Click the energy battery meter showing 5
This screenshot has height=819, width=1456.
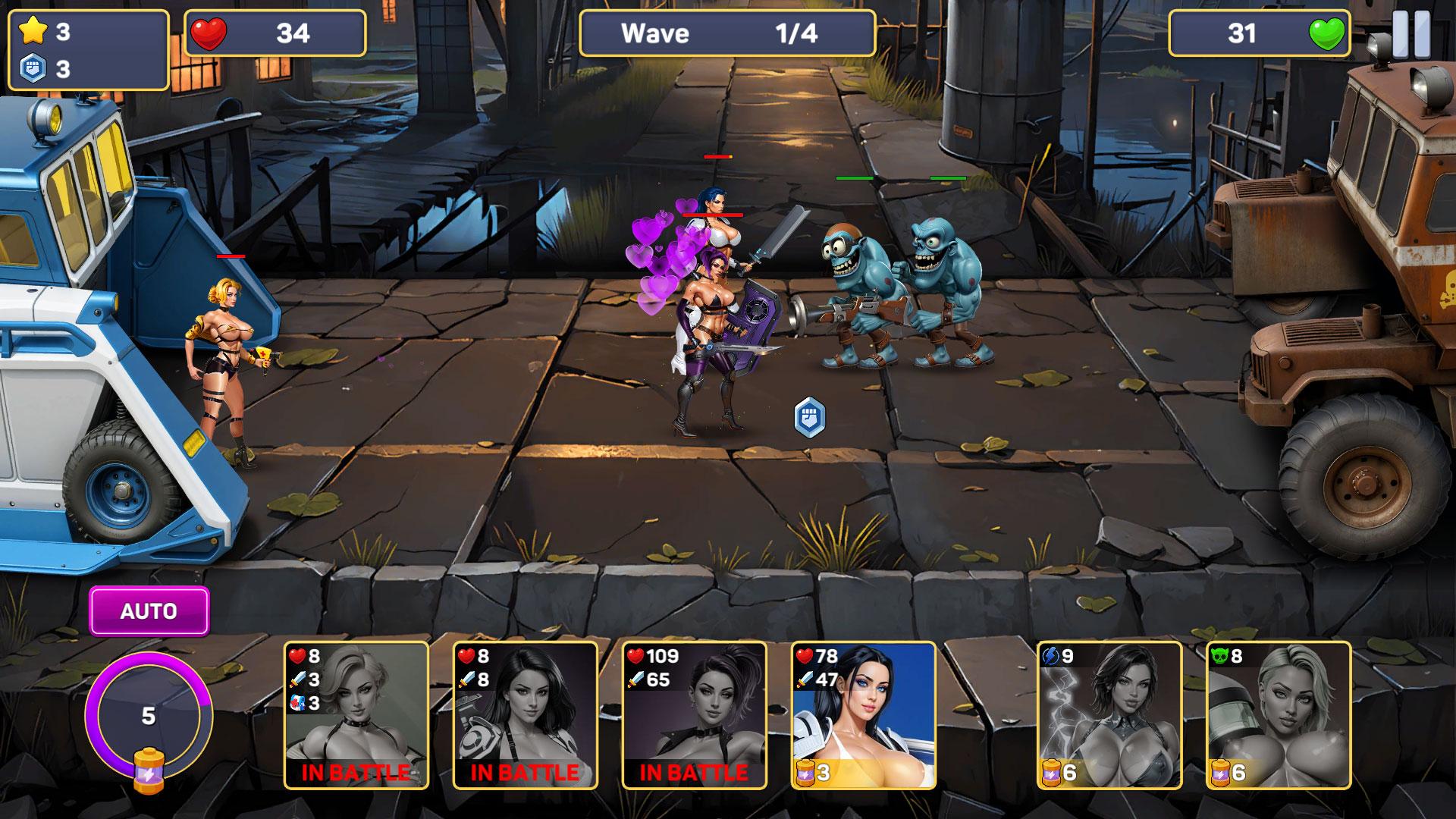pos(149,717)
